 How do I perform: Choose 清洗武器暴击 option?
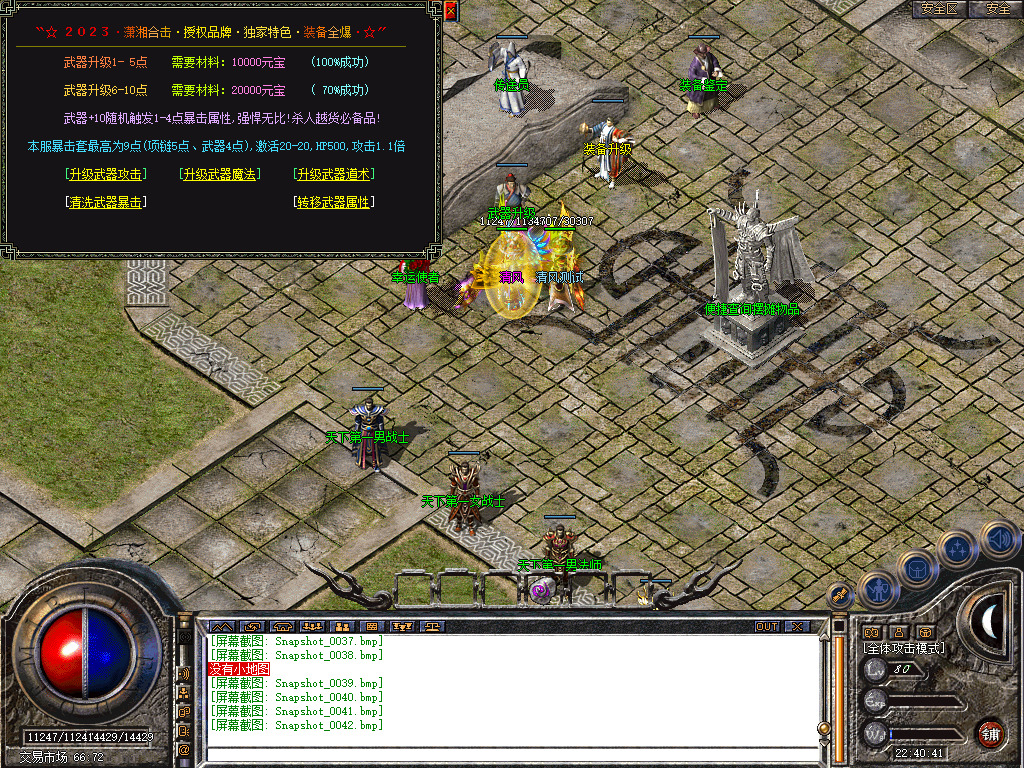point(105,202)
